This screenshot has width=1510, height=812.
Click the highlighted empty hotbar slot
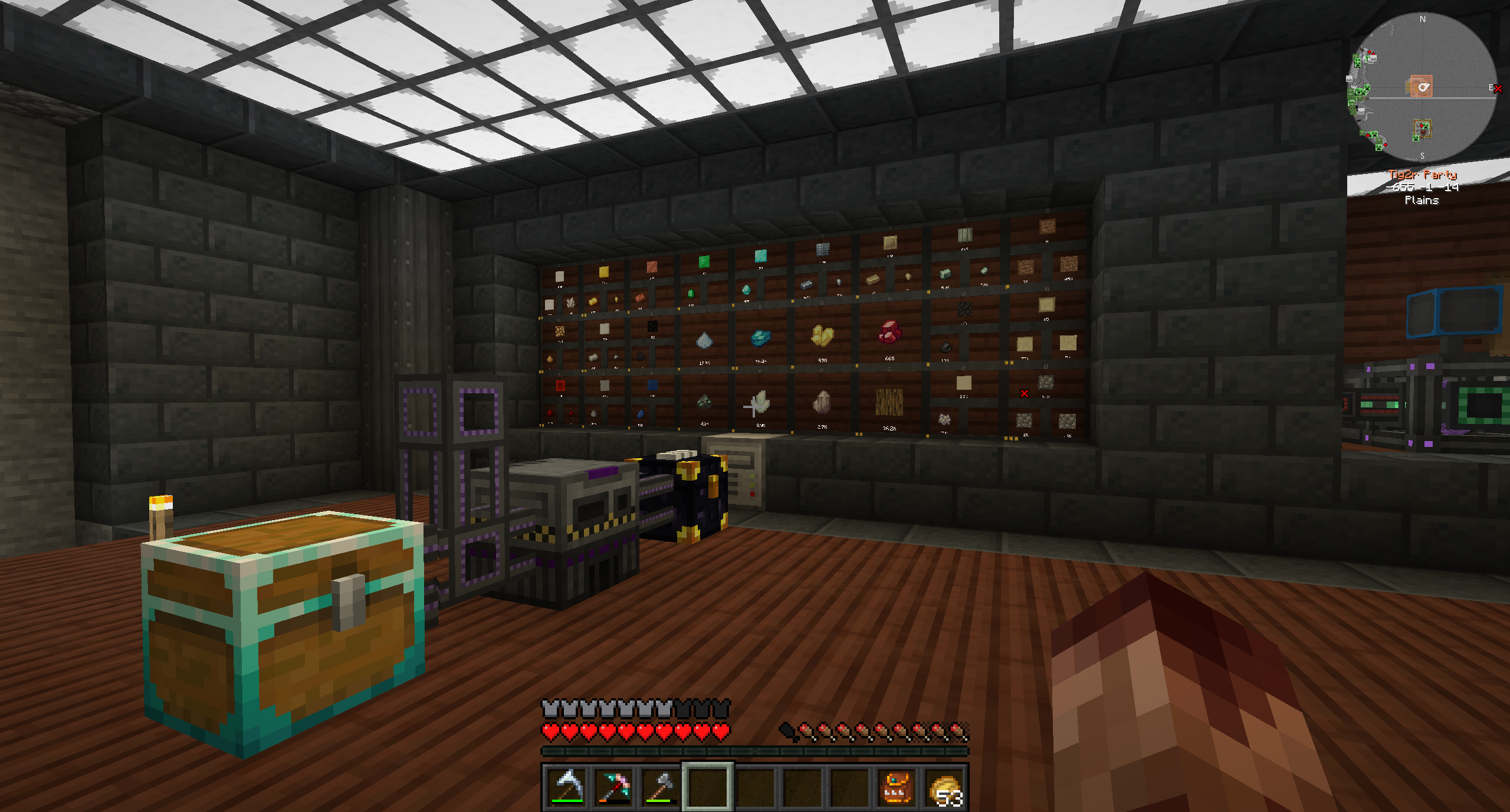click(708, 787)
